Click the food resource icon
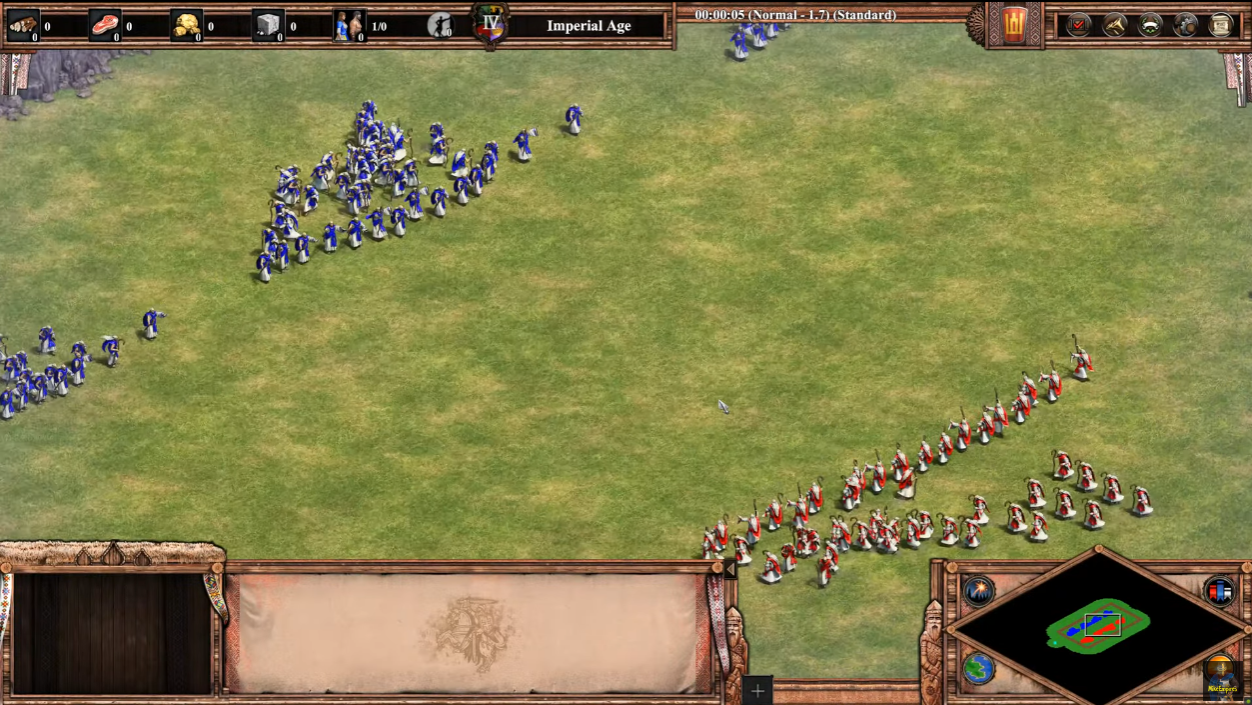This screenshot has width=1252, height=705. (x=105, y=25)
